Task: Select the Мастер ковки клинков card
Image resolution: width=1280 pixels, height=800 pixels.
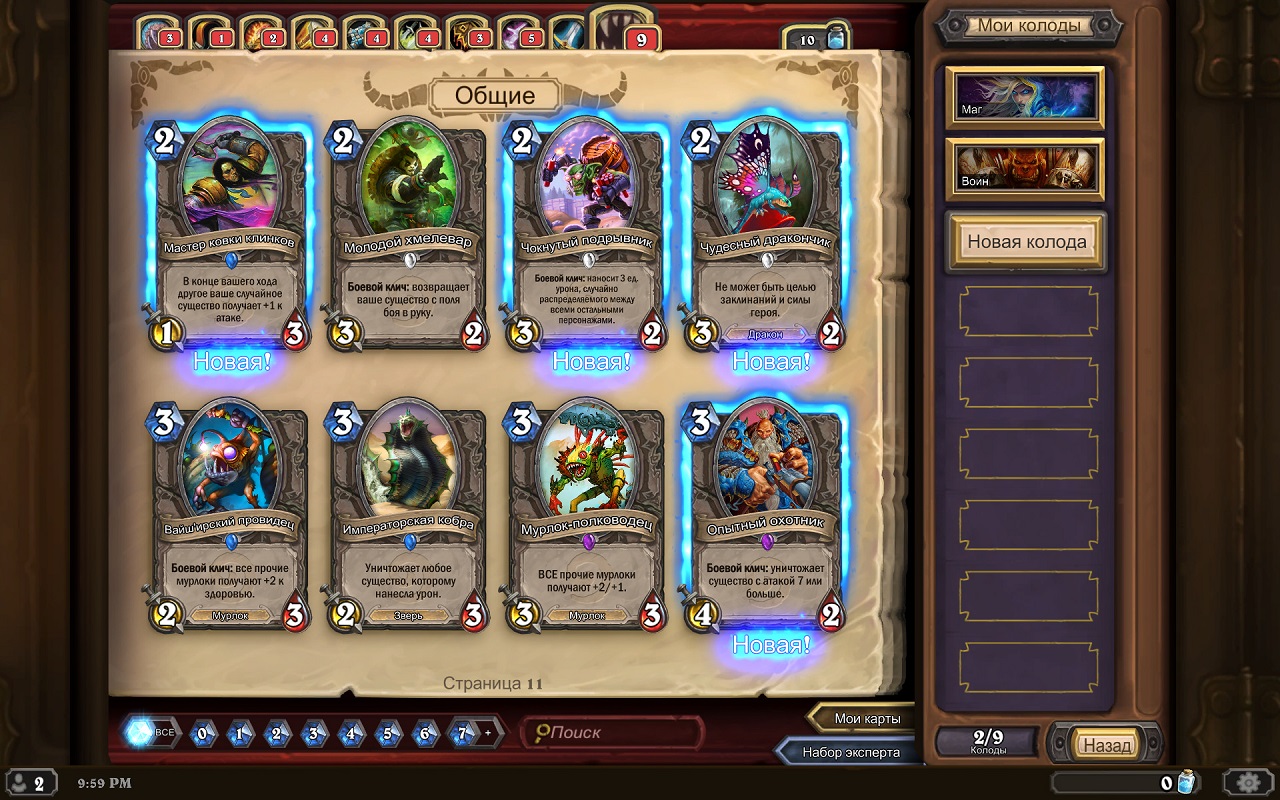Action: coord(229,235)
